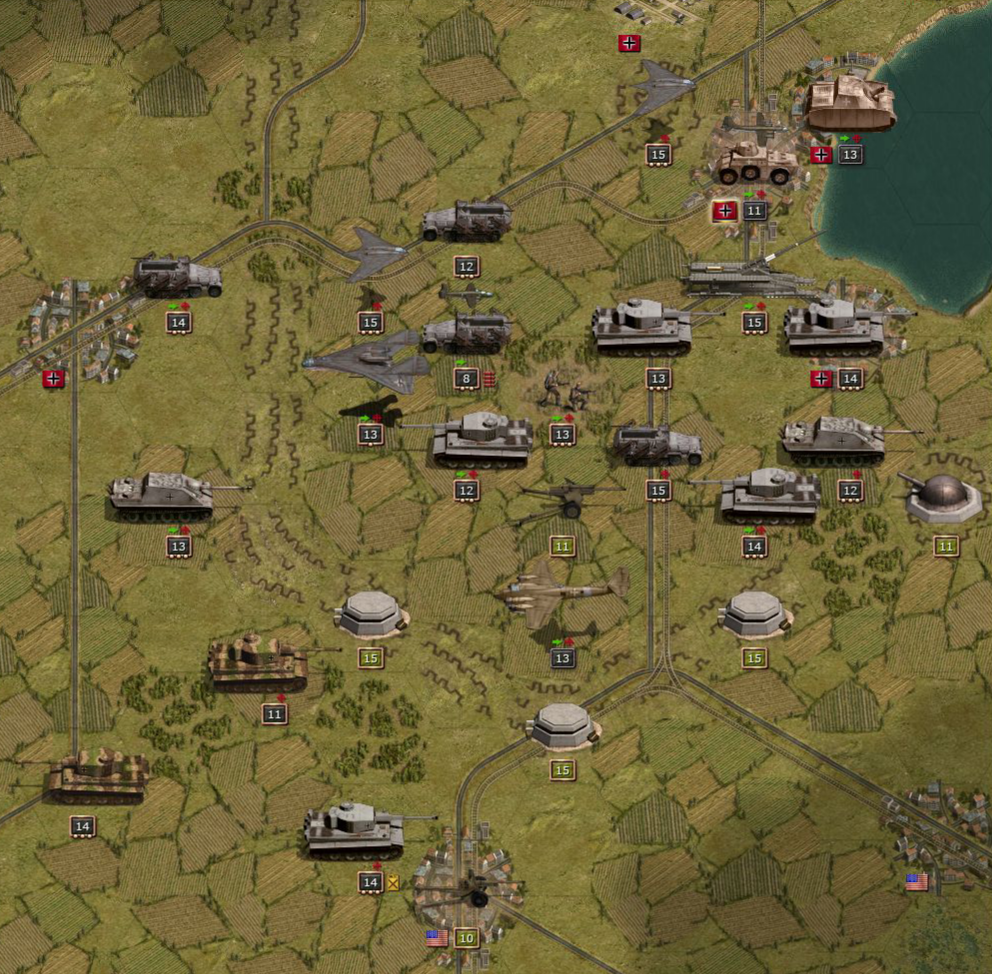The height and width of the screenshot is (974, 992).
Task: Select the half-track with strength 8
Action: (466, 335)
